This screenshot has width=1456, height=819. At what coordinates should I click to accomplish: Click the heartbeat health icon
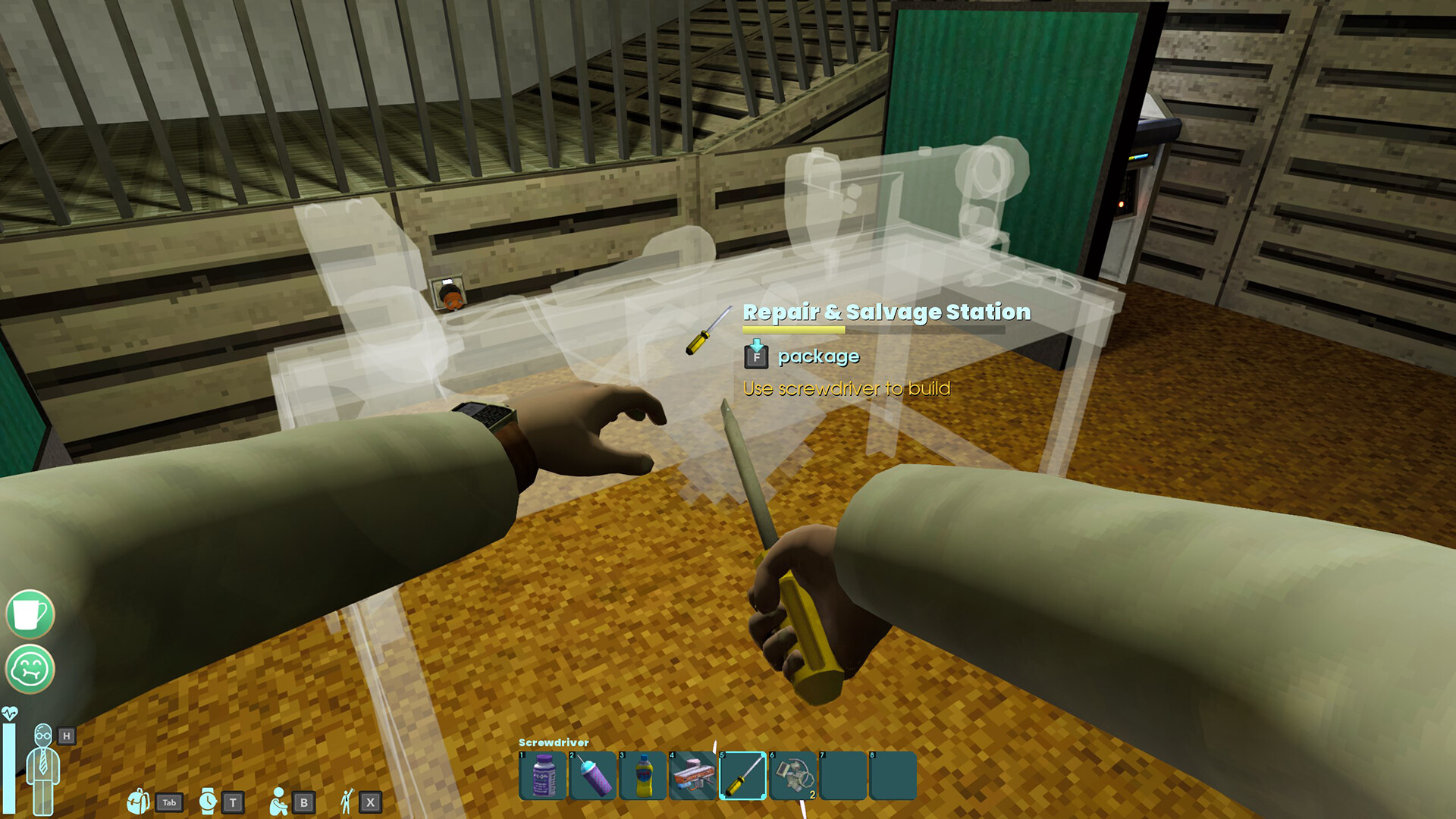point(11,711)
